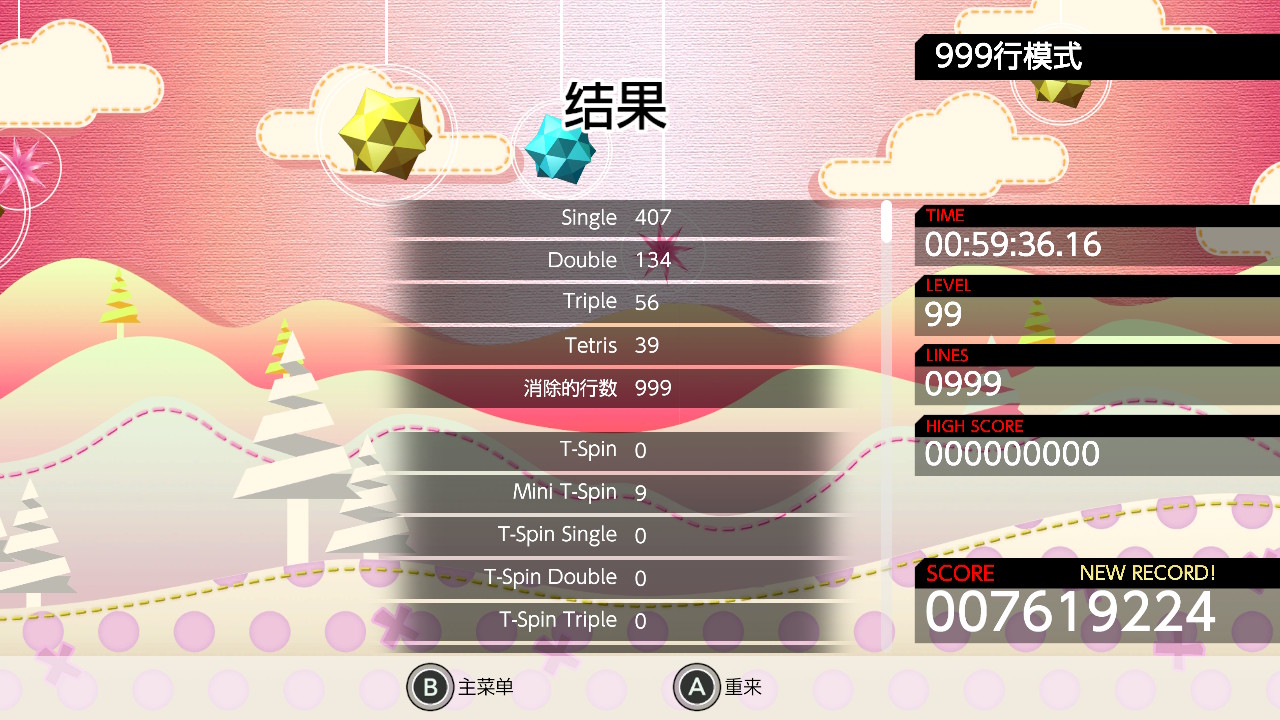Click the results list scrollbar thumb
Viewport: 1280px width, 720px height.
[886, 221]
